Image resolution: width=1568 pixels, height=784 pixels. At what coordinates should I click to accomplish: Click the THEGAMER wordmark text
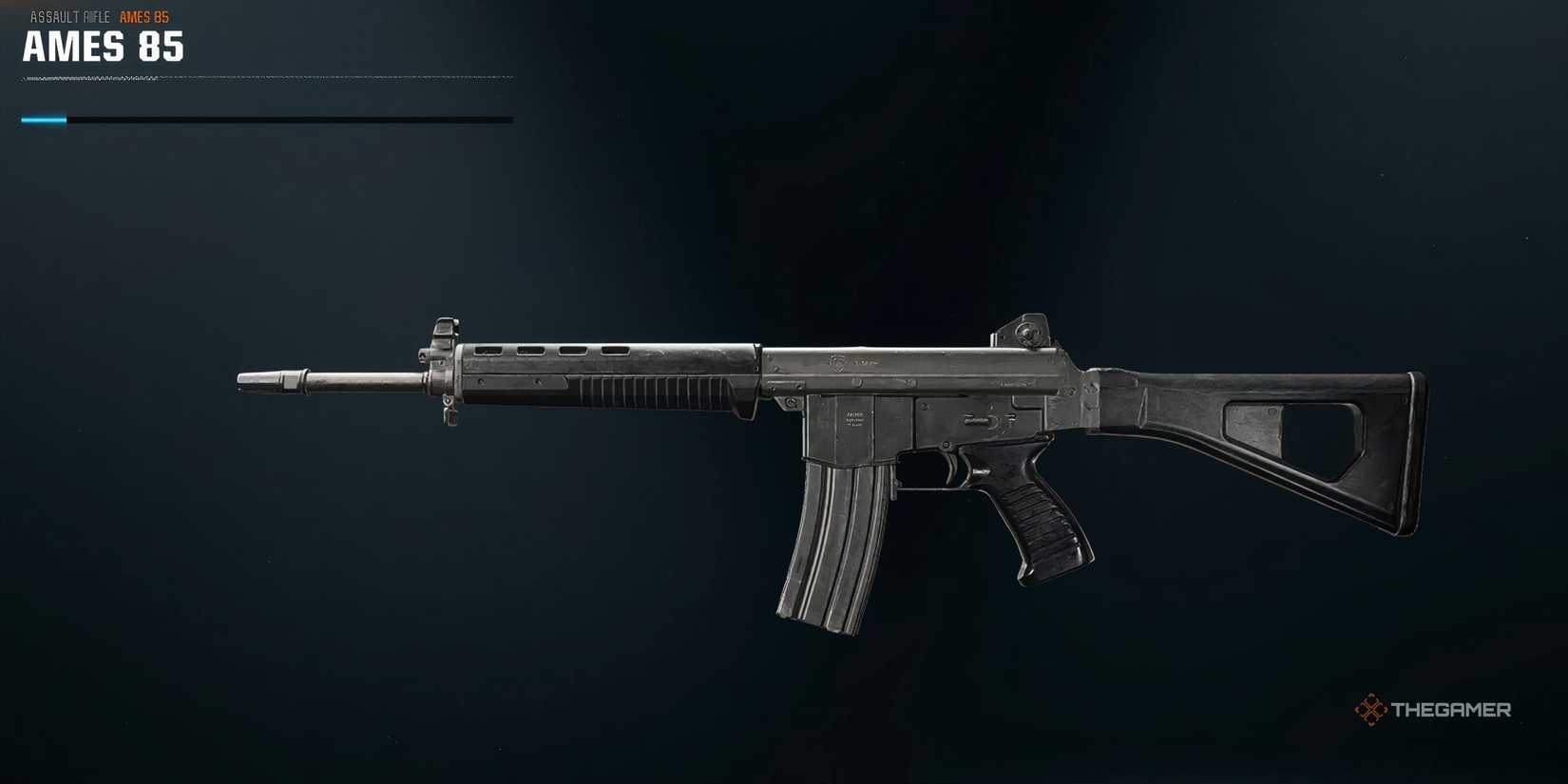[1453, 708]
